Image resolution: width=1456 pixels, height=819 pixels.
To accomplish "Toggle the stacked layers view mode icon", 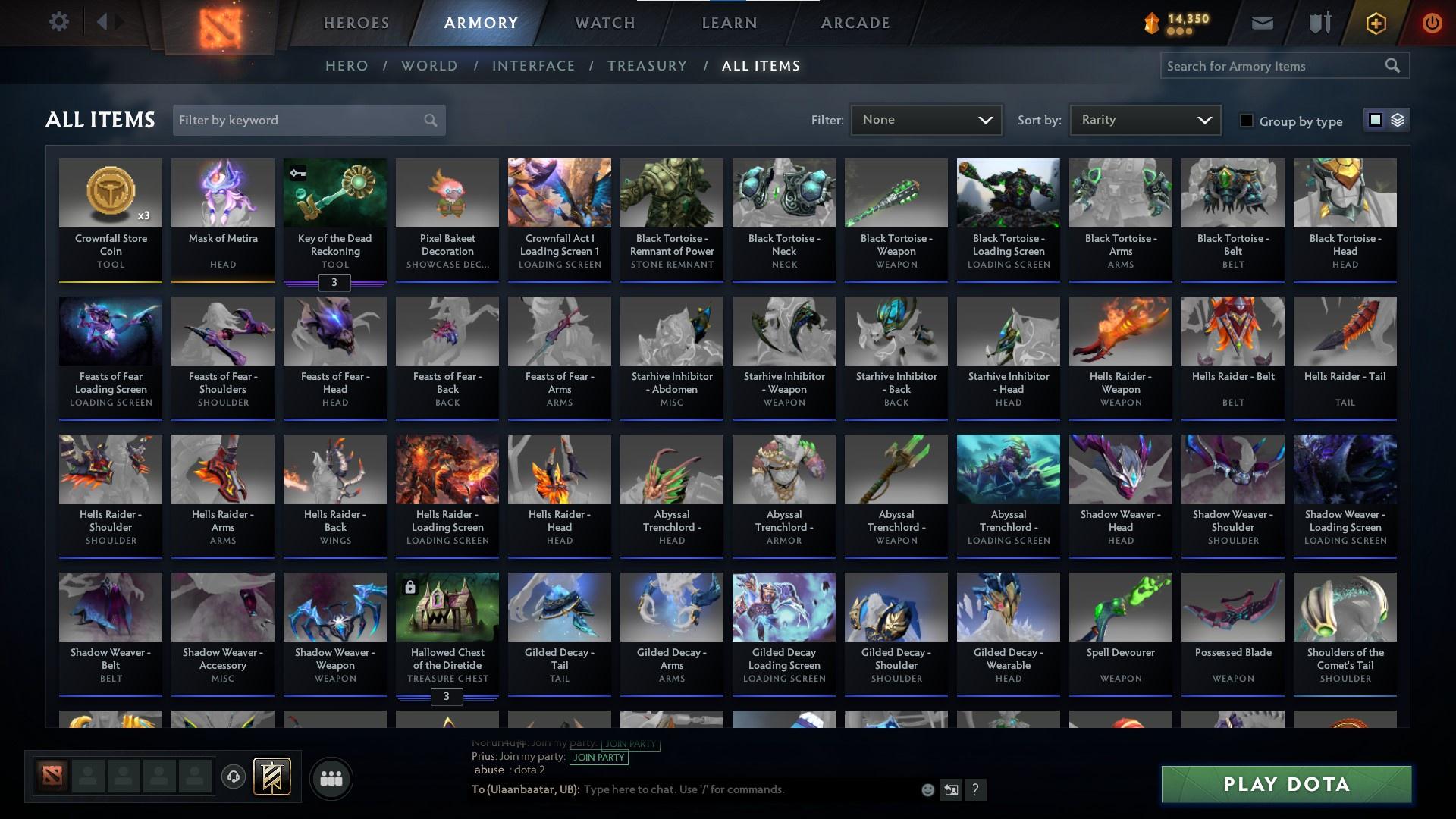I will (1398, 120).
